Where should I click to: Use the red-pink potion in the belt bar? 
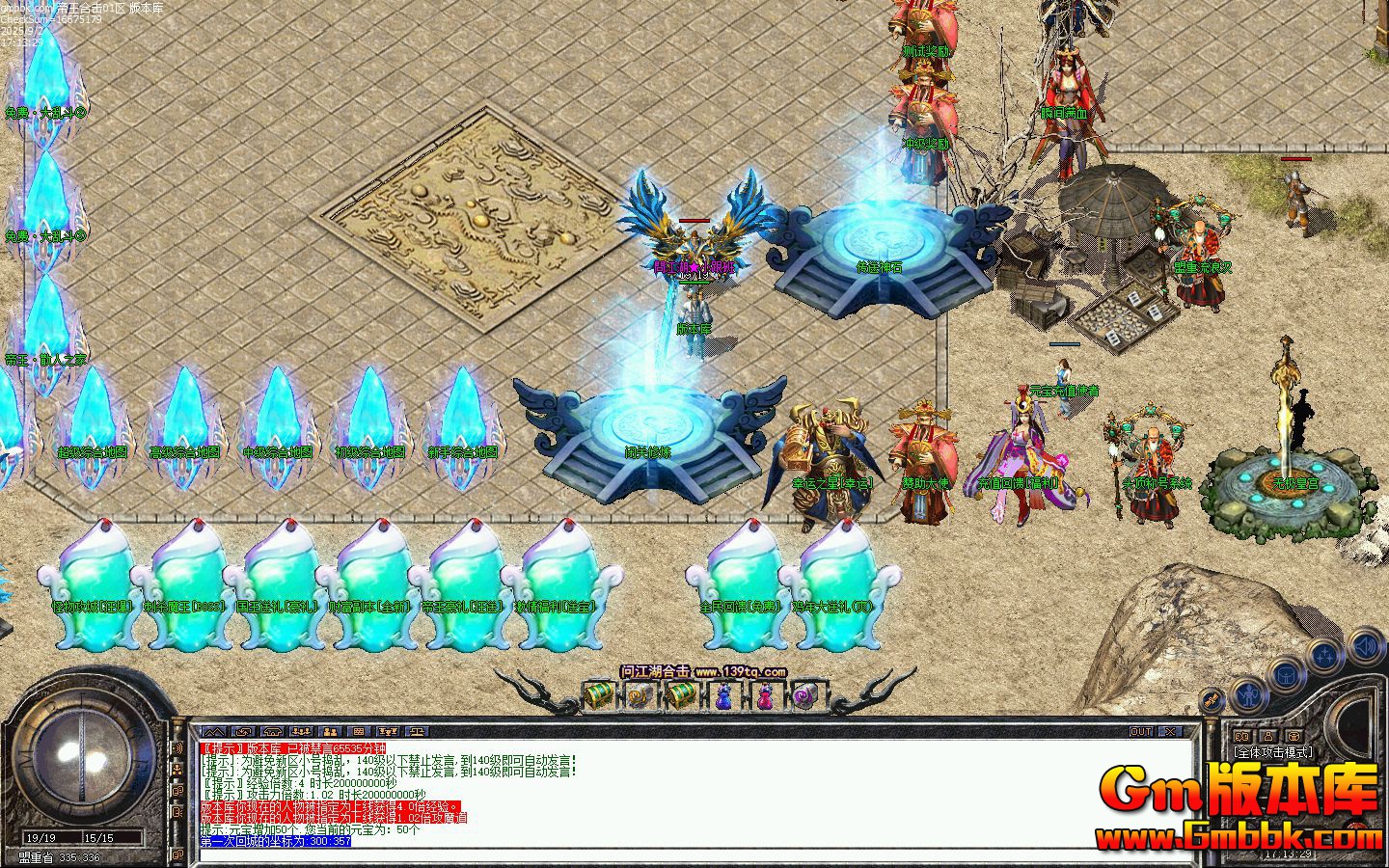point(764,694)
